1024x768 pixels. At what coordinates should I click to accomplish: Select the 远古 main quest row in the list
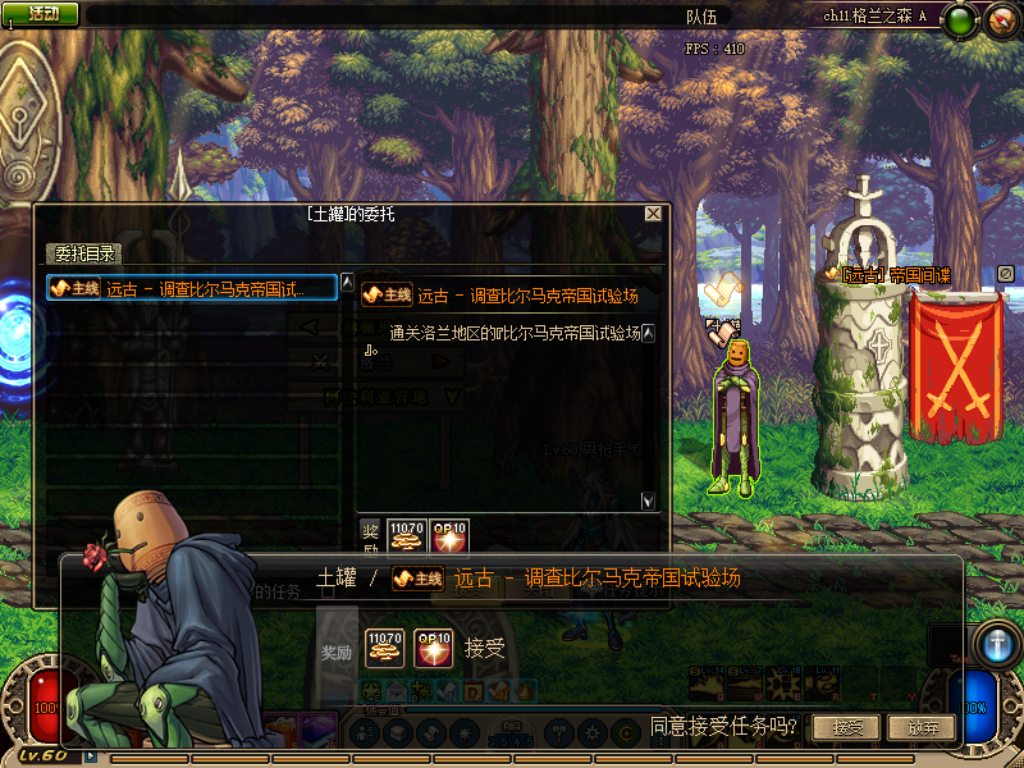(192, 288)
